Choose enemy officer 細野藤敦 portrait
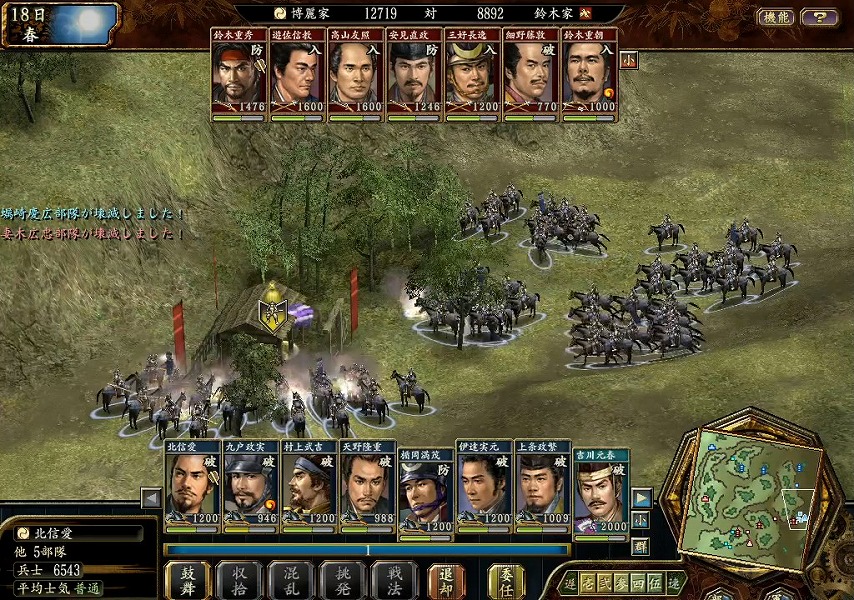Image resolution: width=854 pixels, height=600 pixels. pyautogui.click(x=531, y=76)
